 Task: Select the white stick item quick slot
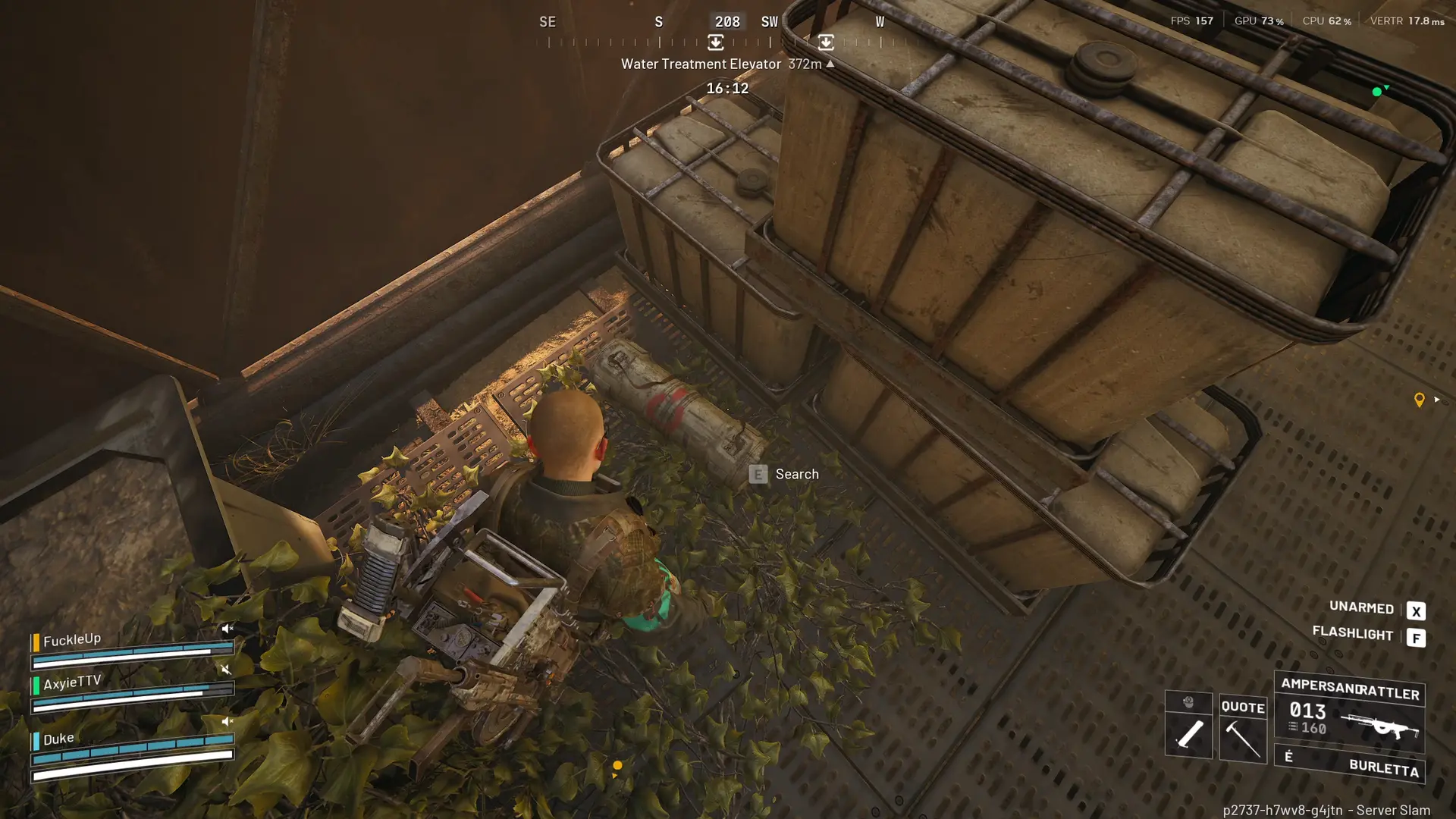coord(1188,733)
